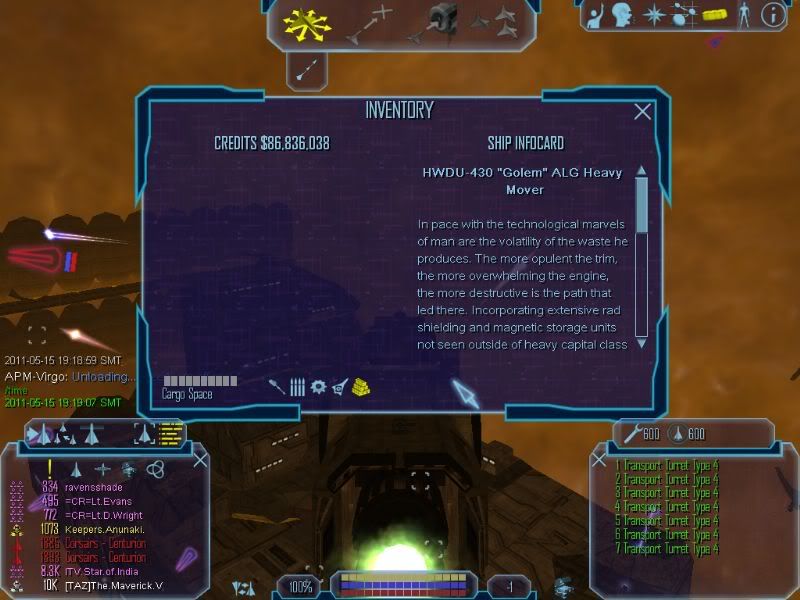Show the ammunition filter icon in Inventory
The height and width of the screenshot is (600, 800).
(298, 386)
